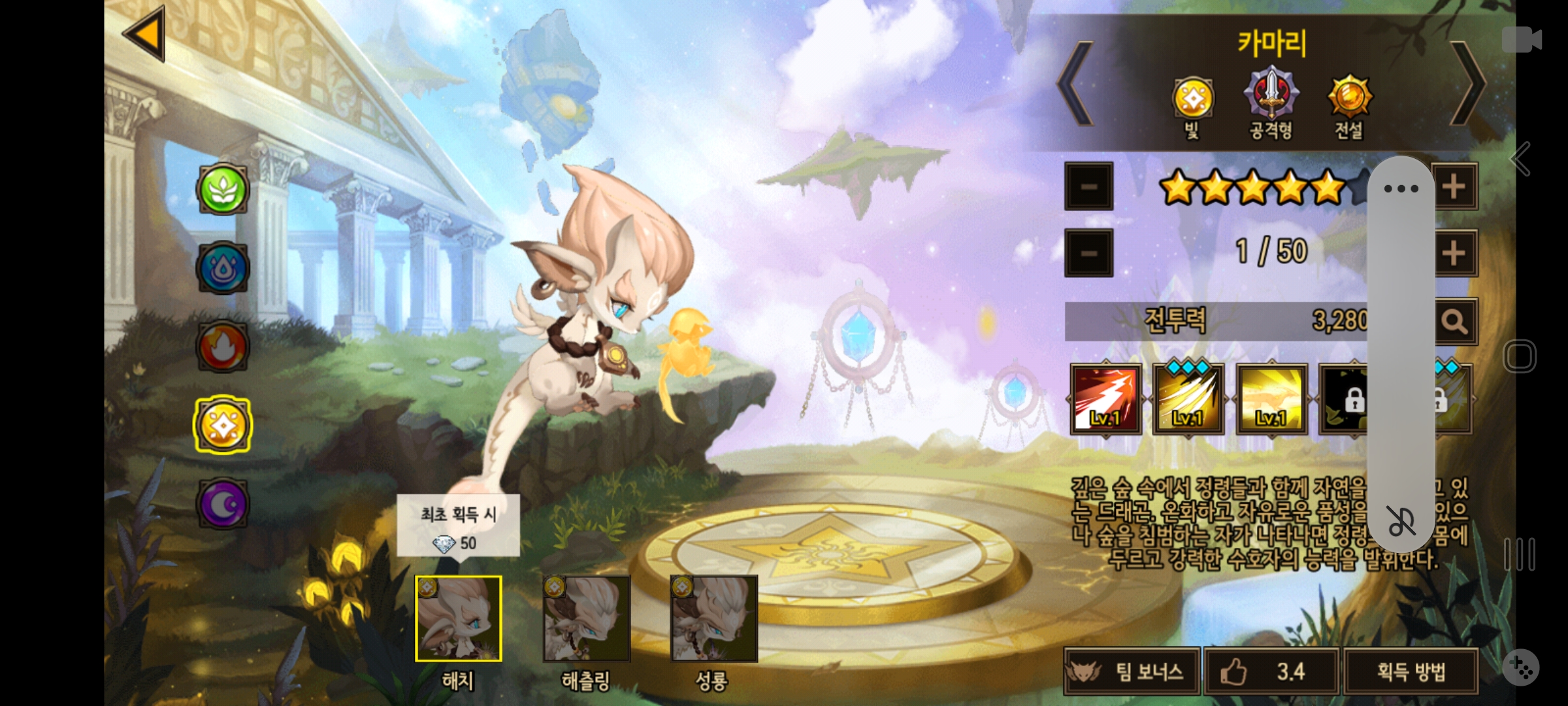The image size is (1568, 706).
Task: Decrease the star grade
Action: 1088,187
